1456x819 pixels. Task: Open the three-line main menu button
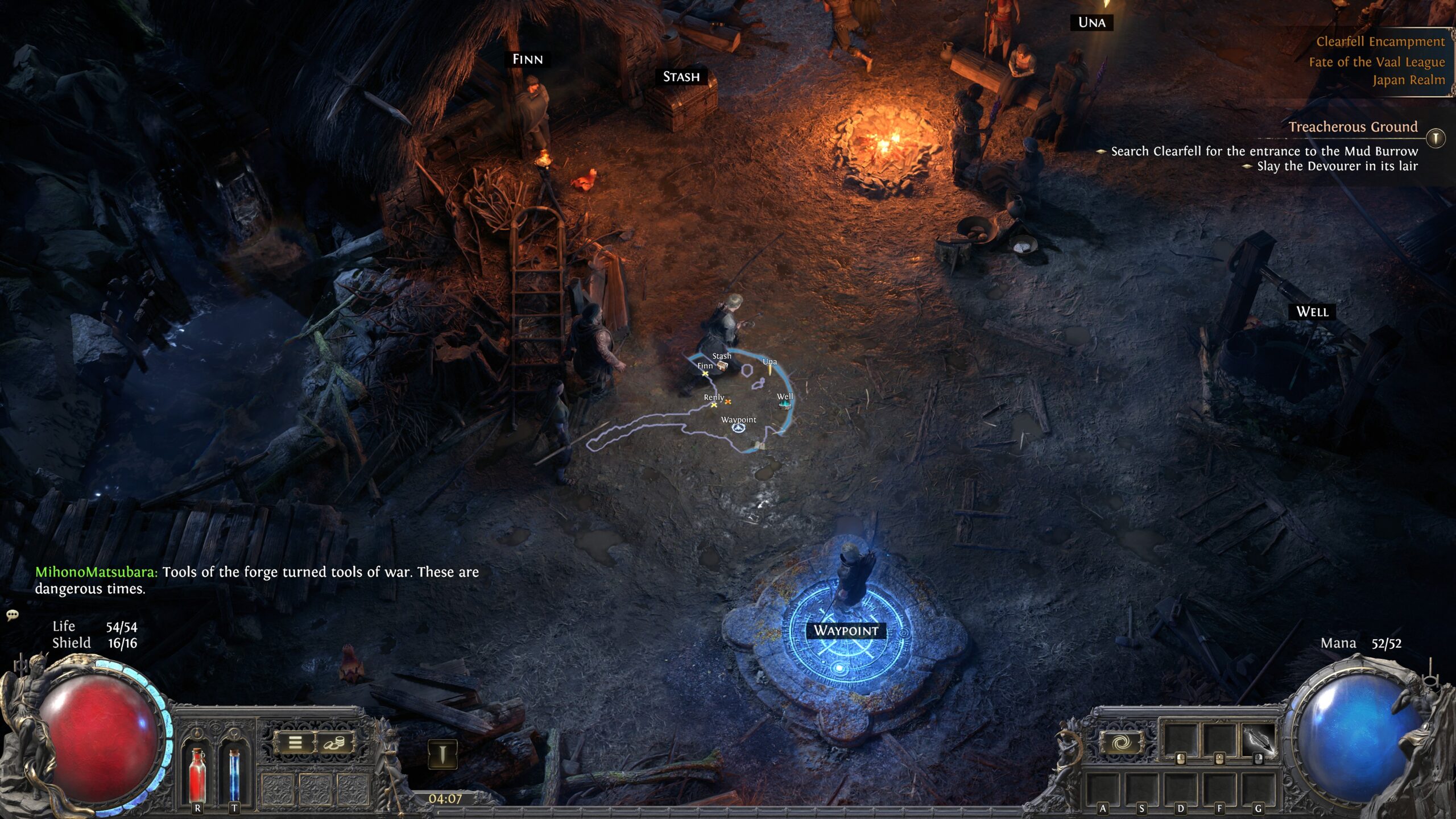click(295, 742)
